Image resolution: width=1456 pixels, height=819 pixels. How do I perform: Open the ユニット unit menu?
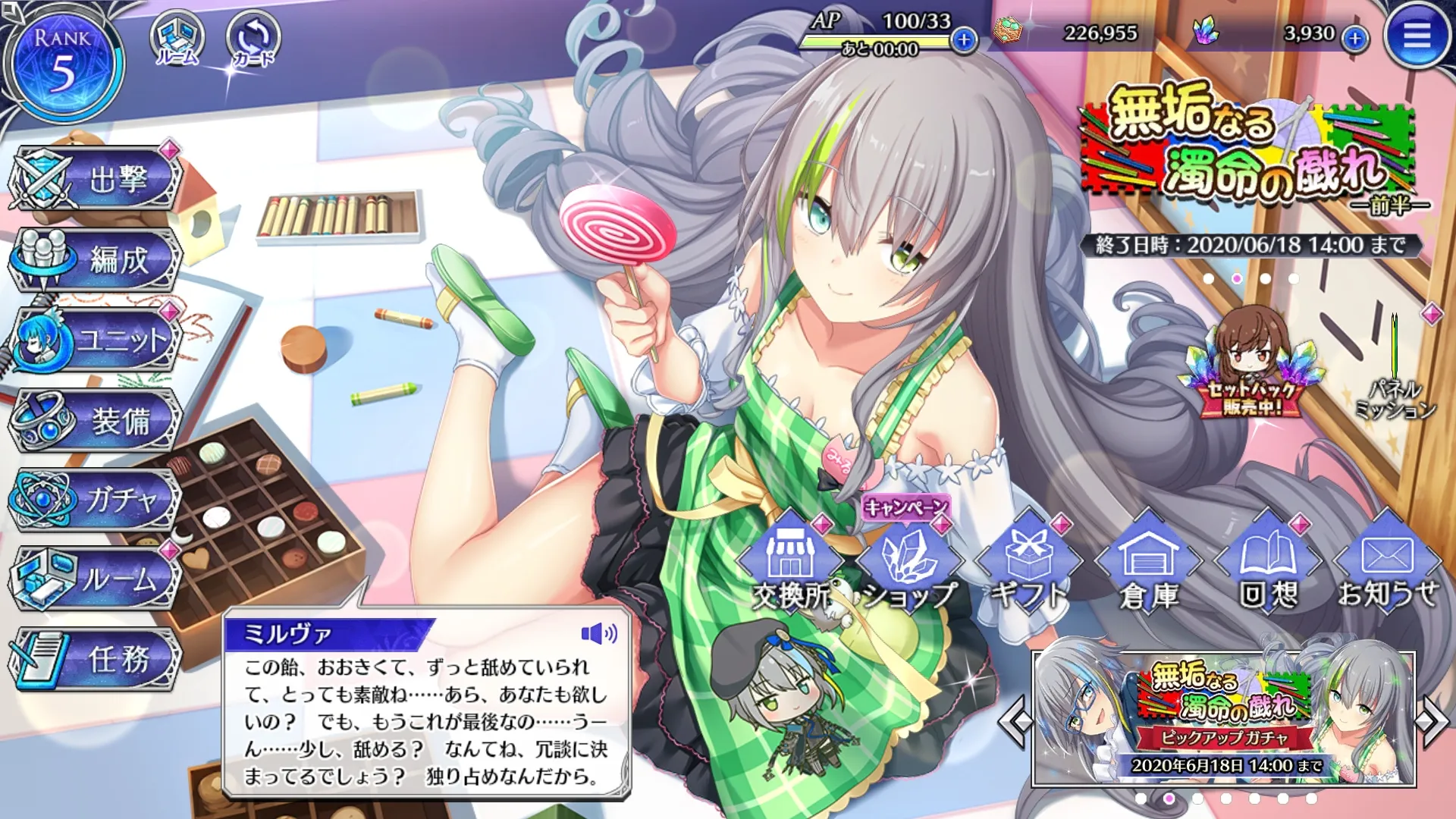pos(97,340)
